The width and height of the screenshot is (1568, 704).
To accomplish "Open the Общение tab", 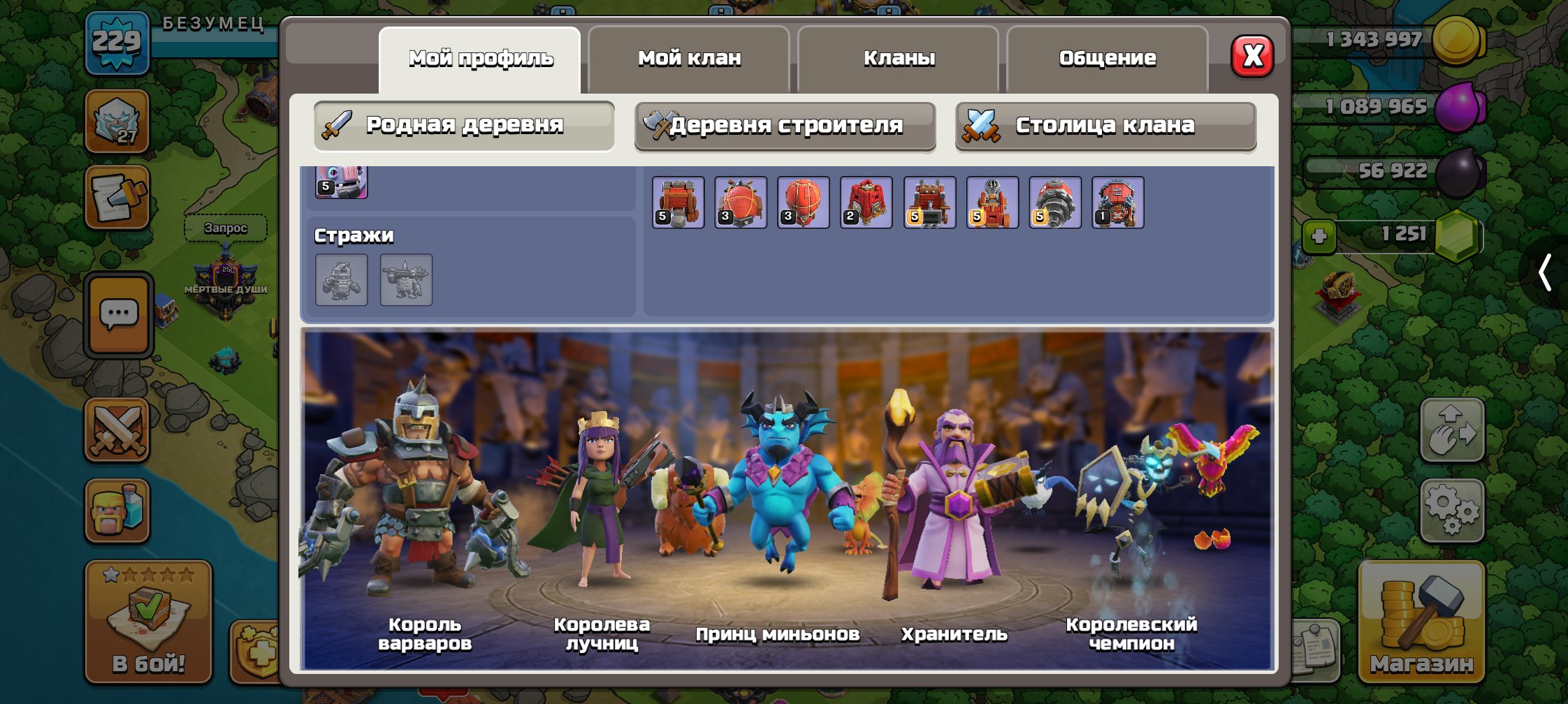I will click(1108, 58).
